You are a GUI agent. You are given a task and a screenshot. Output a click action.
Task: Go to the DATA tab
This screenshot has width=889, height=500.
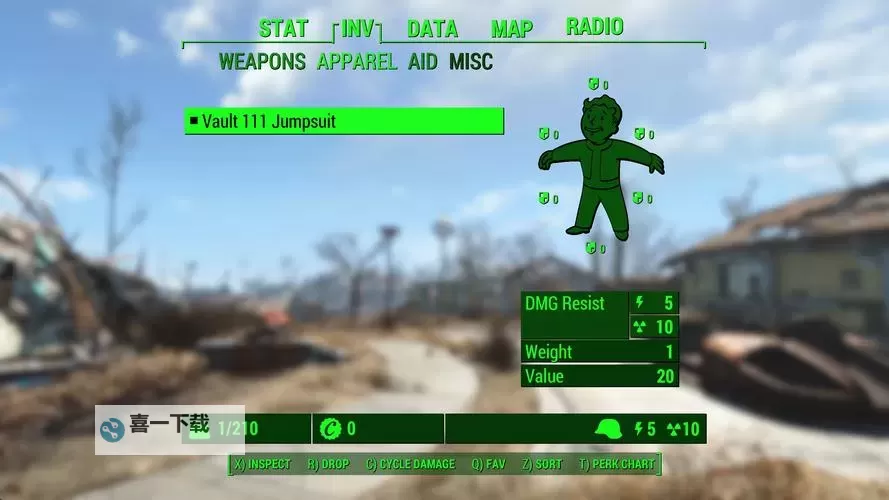point(432,28)
